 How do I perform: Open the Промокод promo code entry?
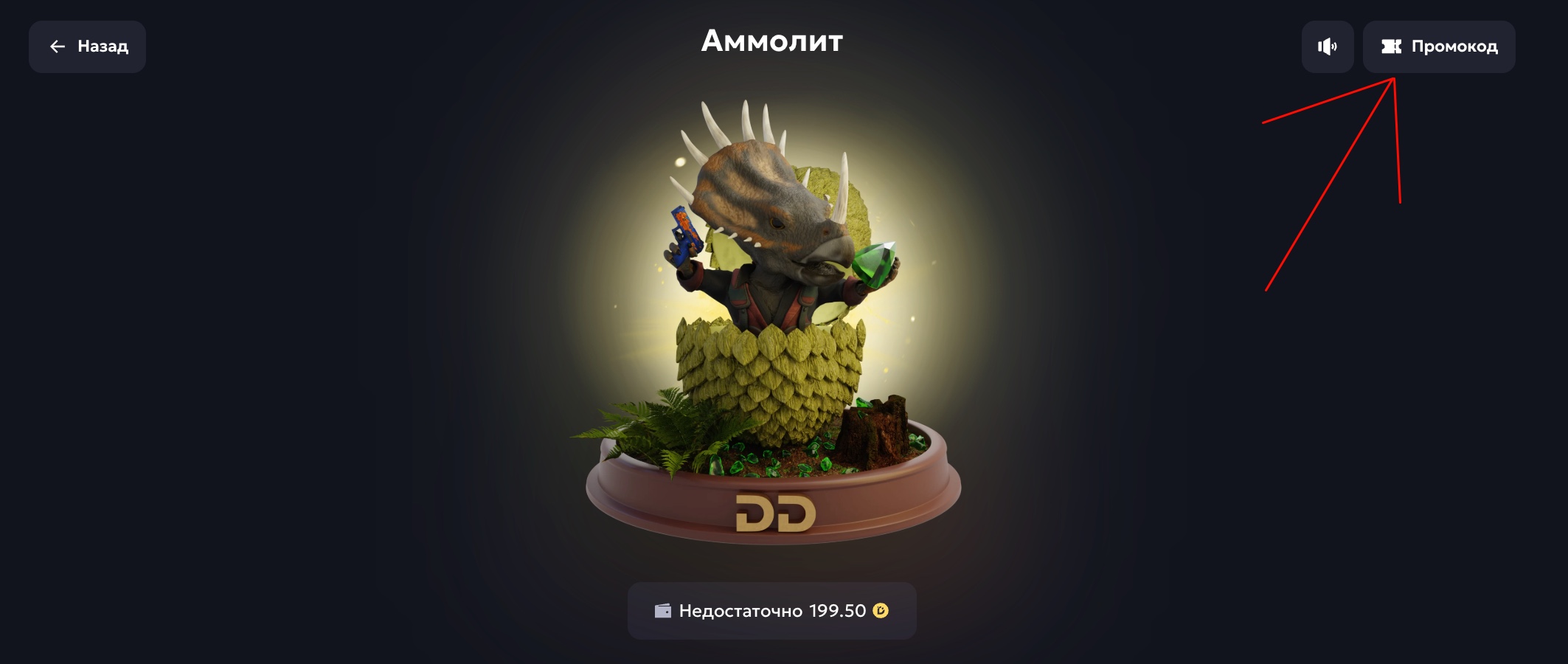click(1438, 46)
